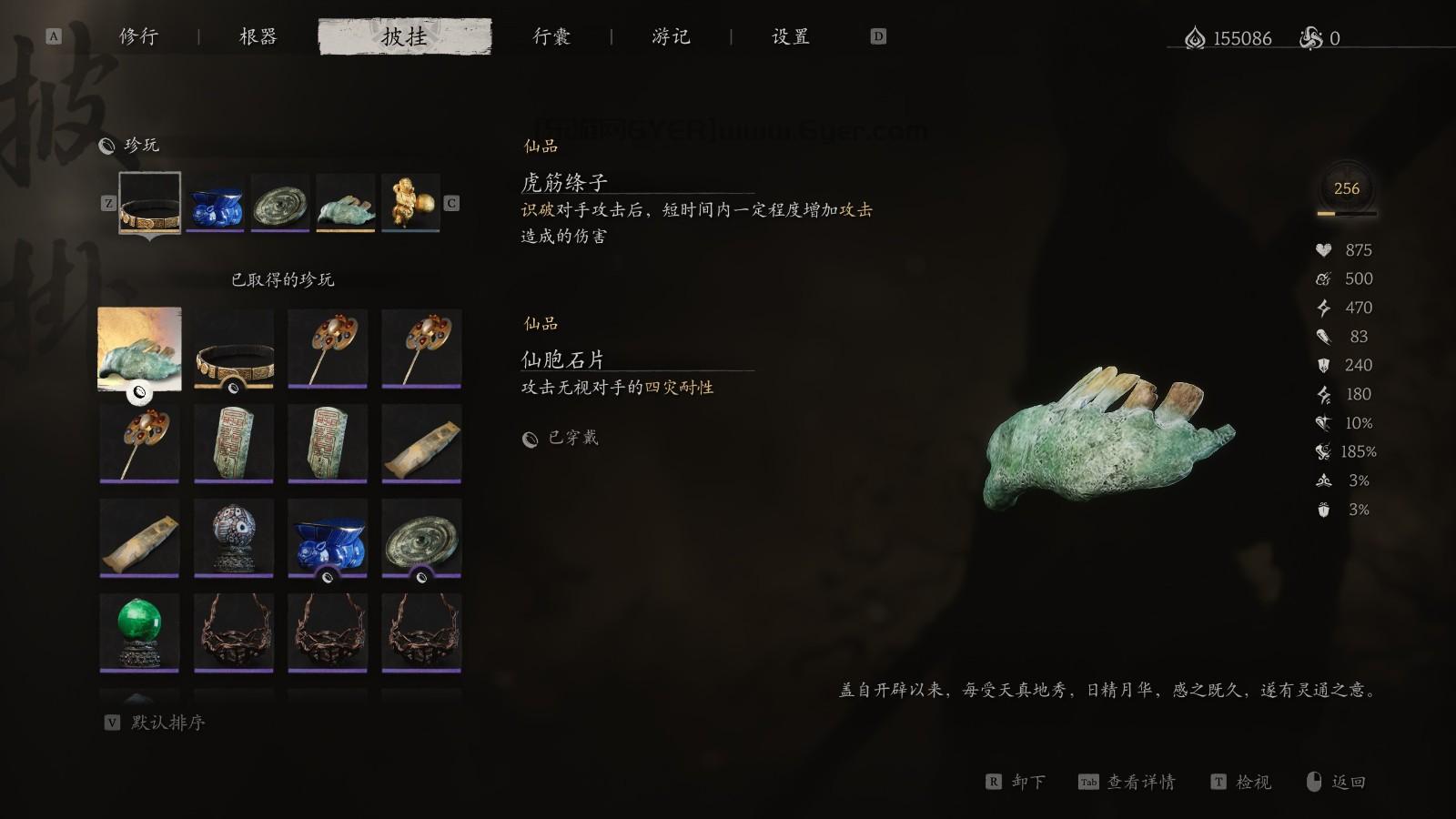Switch to the 行囊 tab

(x=552, y=37)
